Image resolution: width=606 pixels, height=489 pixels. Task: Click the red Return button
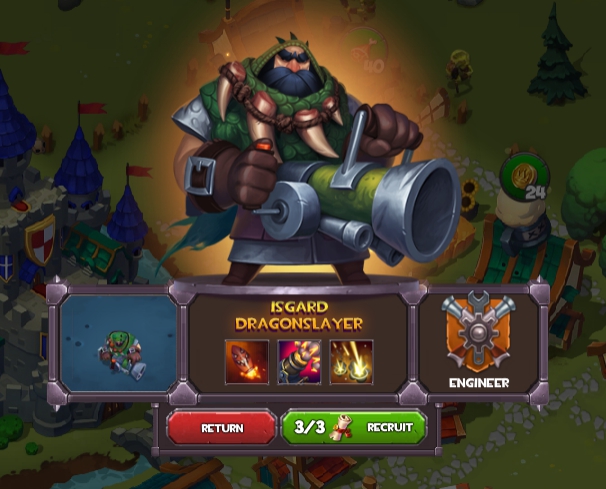point(221,427)
